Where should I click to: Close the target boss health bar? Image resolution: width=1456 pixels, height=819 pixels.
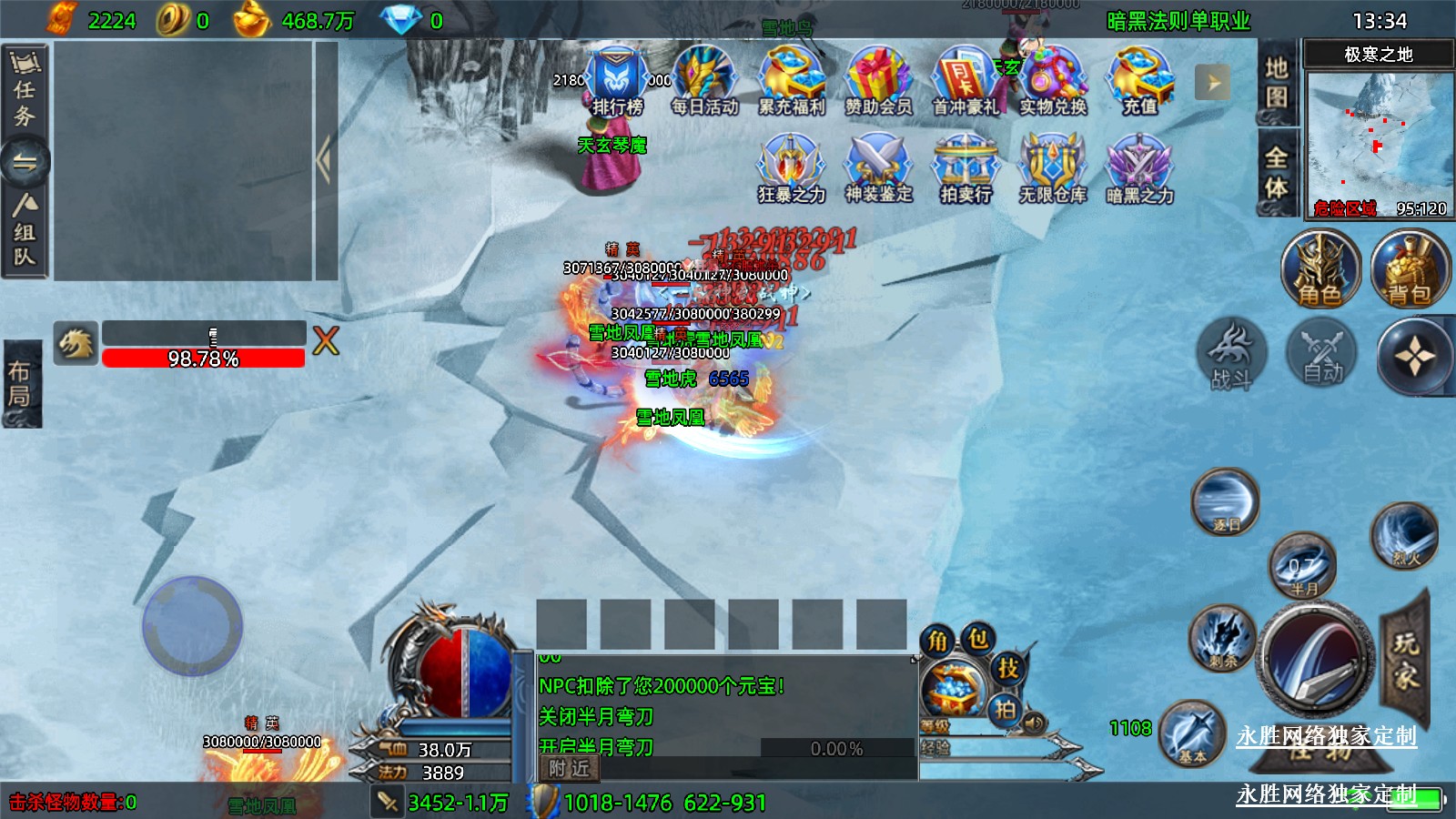coord(326,341)
